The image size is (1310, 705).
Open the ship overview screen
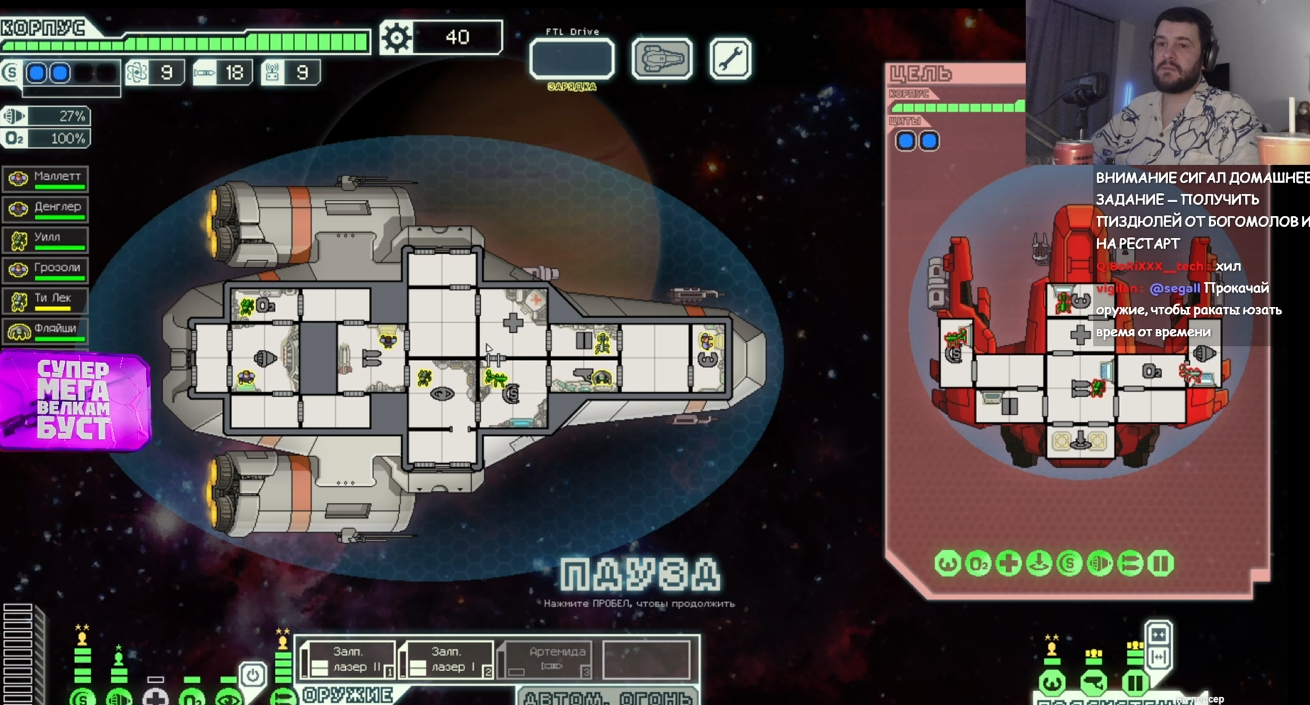(662, 59)
